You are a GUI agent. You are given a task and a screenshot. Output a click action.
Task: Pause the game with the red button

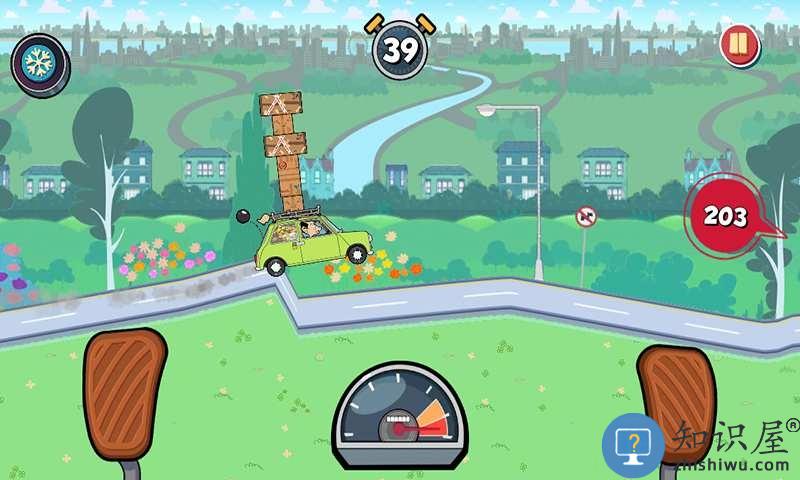click(x=739, y=46)
